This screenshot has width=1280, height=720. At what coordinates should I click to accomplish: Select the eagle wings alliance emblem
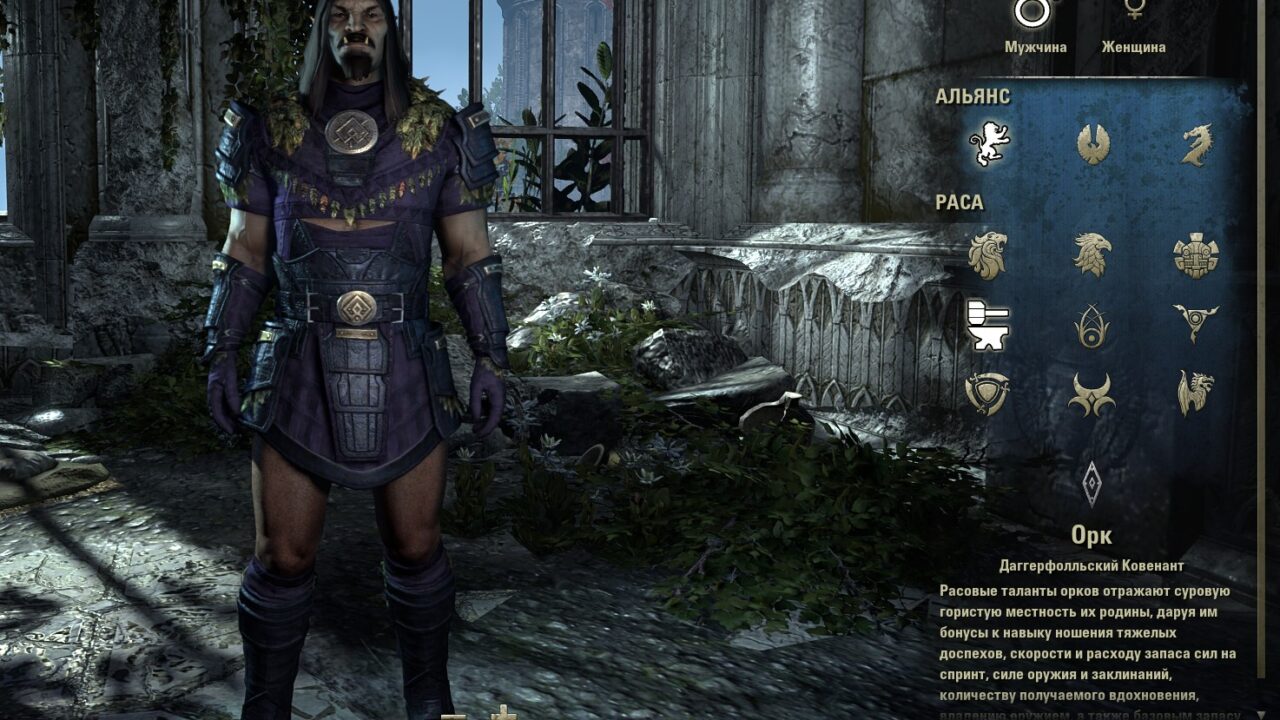[x=1093, y=144]
